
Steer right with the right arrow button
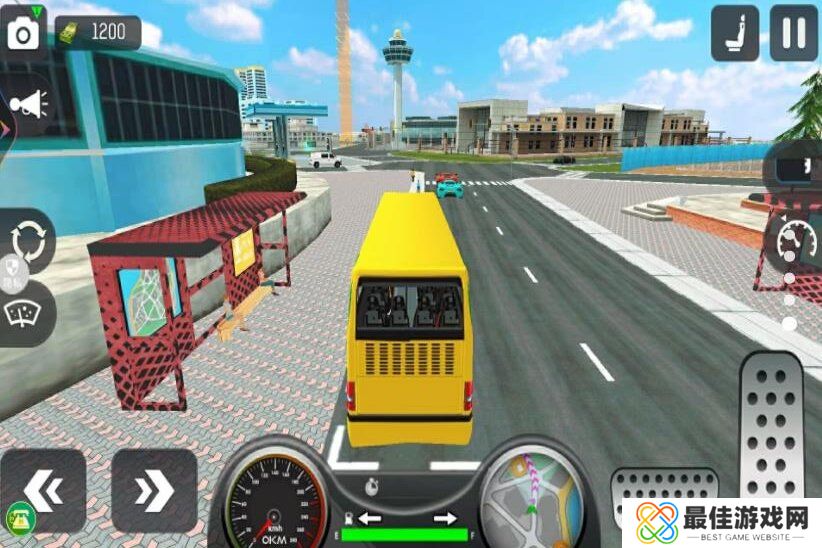point(154,490)
